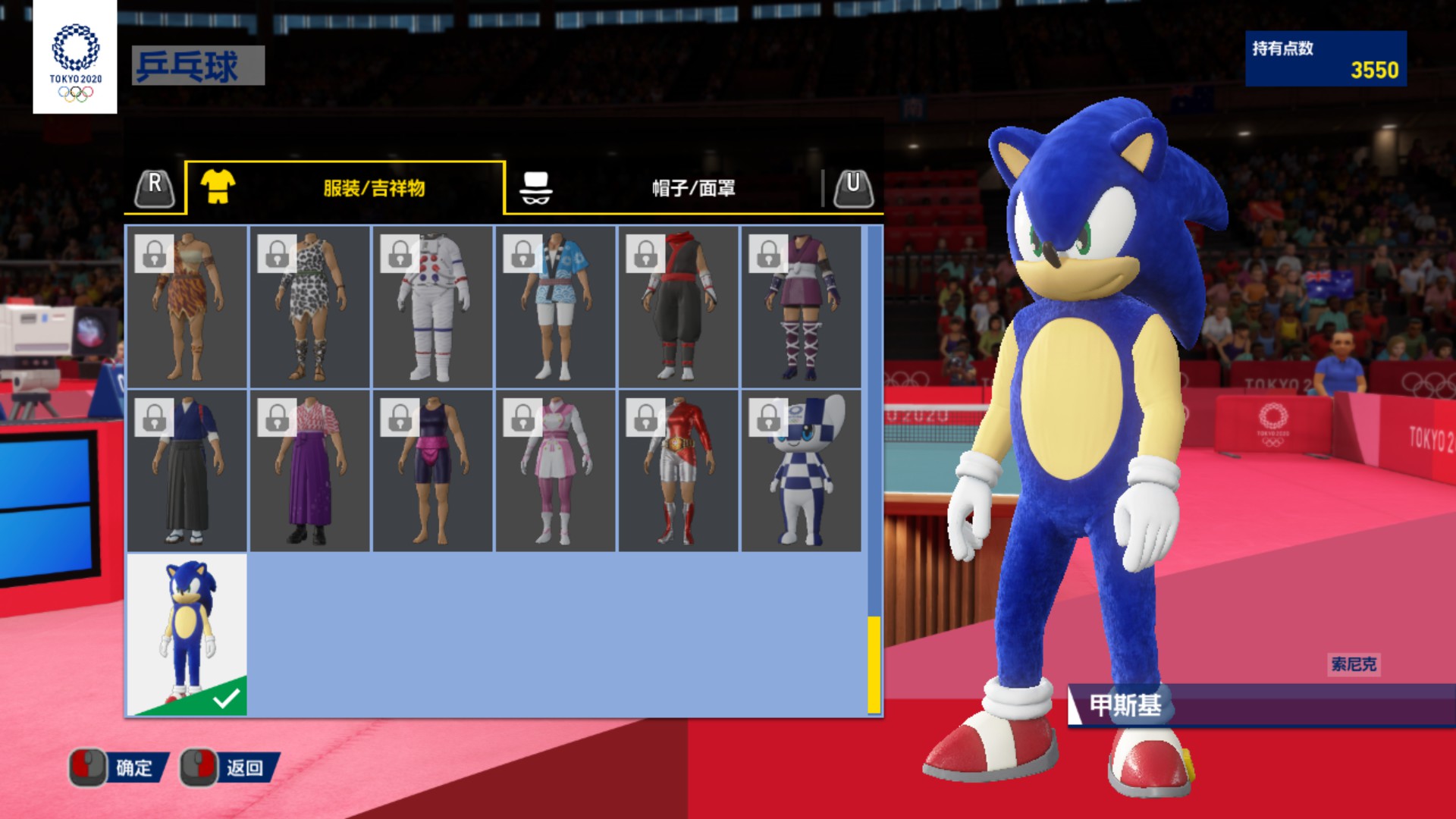Choose the caveman tiger-stripe outfit
Image resolution: width=1456 pixels, height=819 pixels.
tap(187, 306)
